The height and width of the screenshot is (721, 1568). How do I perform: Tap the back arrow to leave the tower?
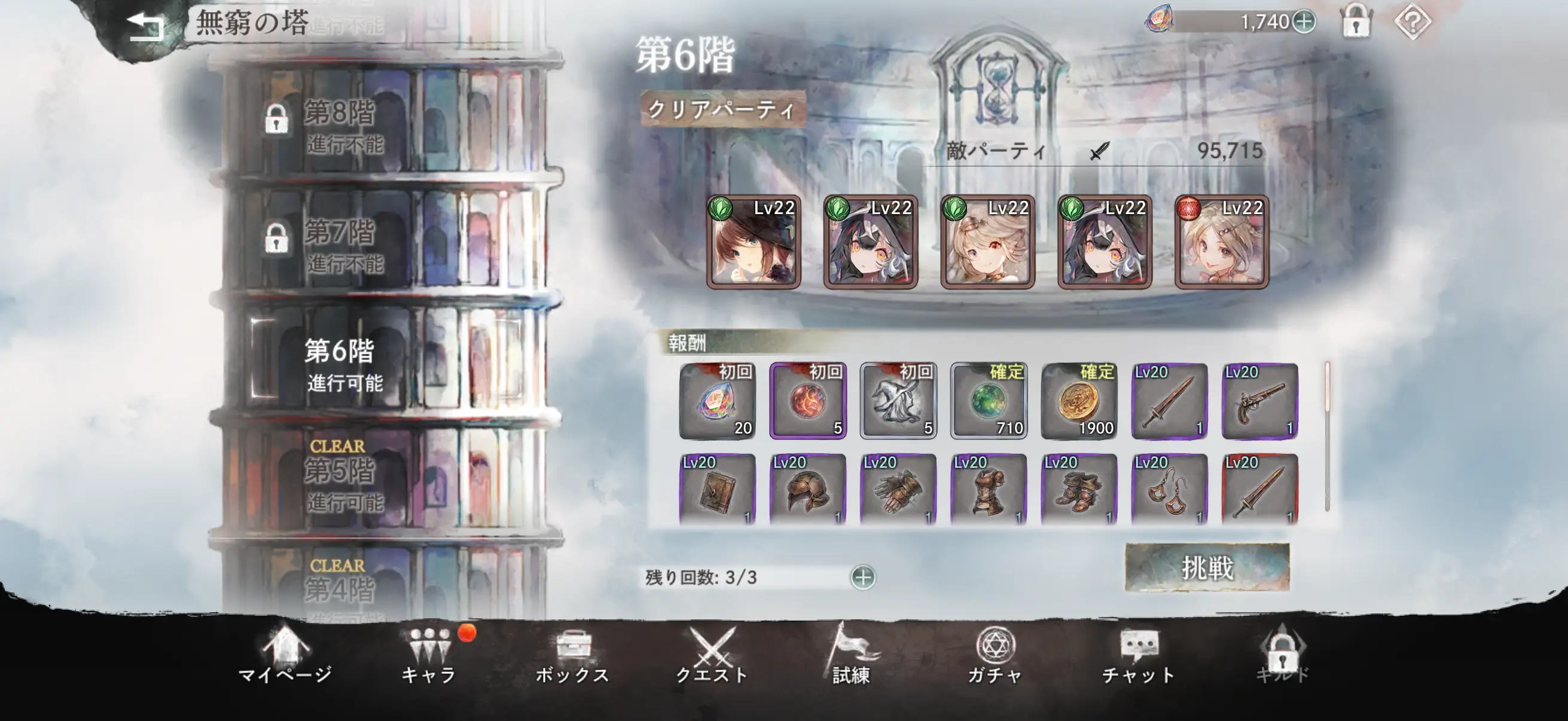pos(146,25)
